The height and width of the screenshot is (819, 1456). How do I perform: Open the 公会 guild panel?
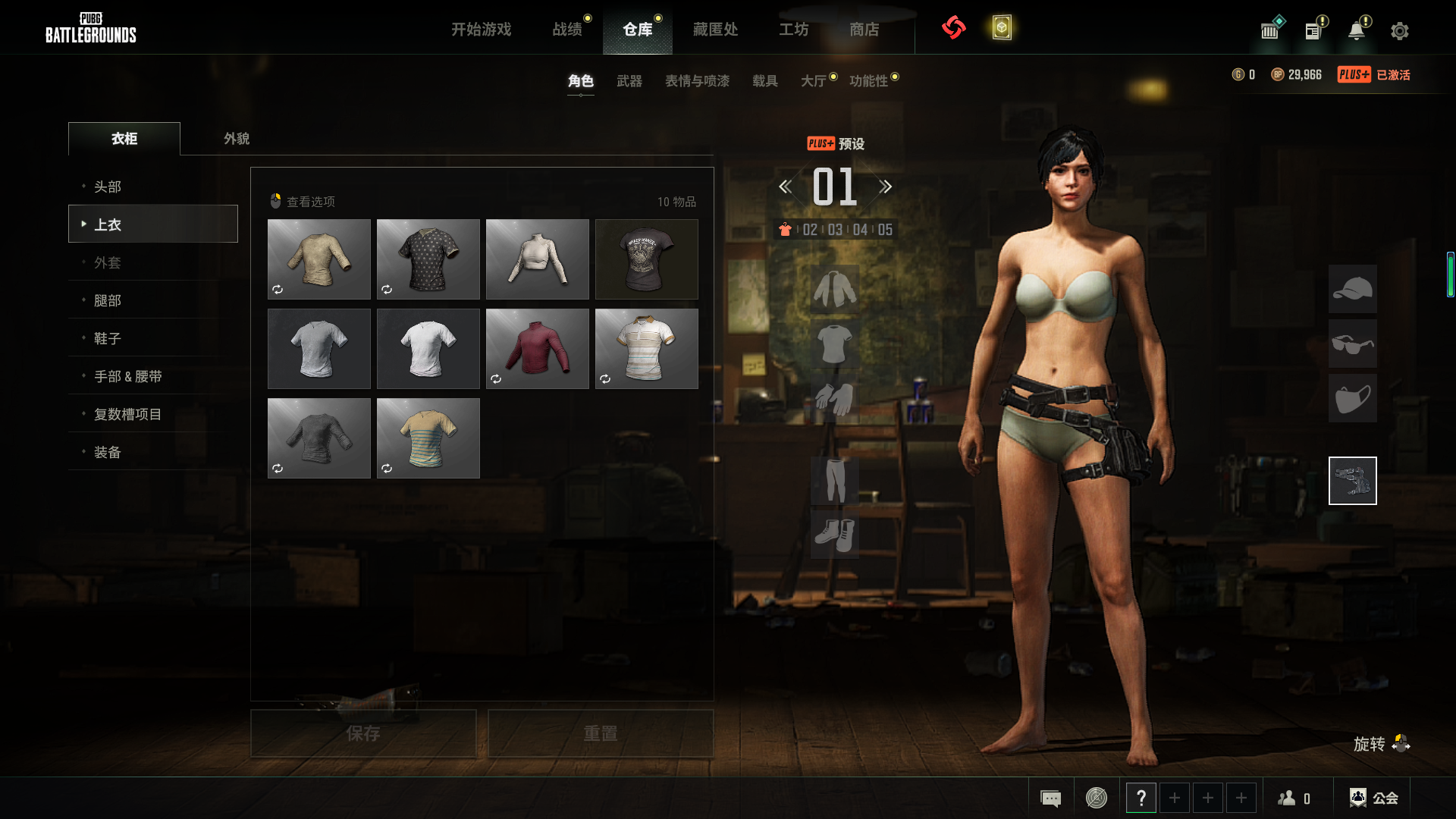click(x=1373, y=798)
